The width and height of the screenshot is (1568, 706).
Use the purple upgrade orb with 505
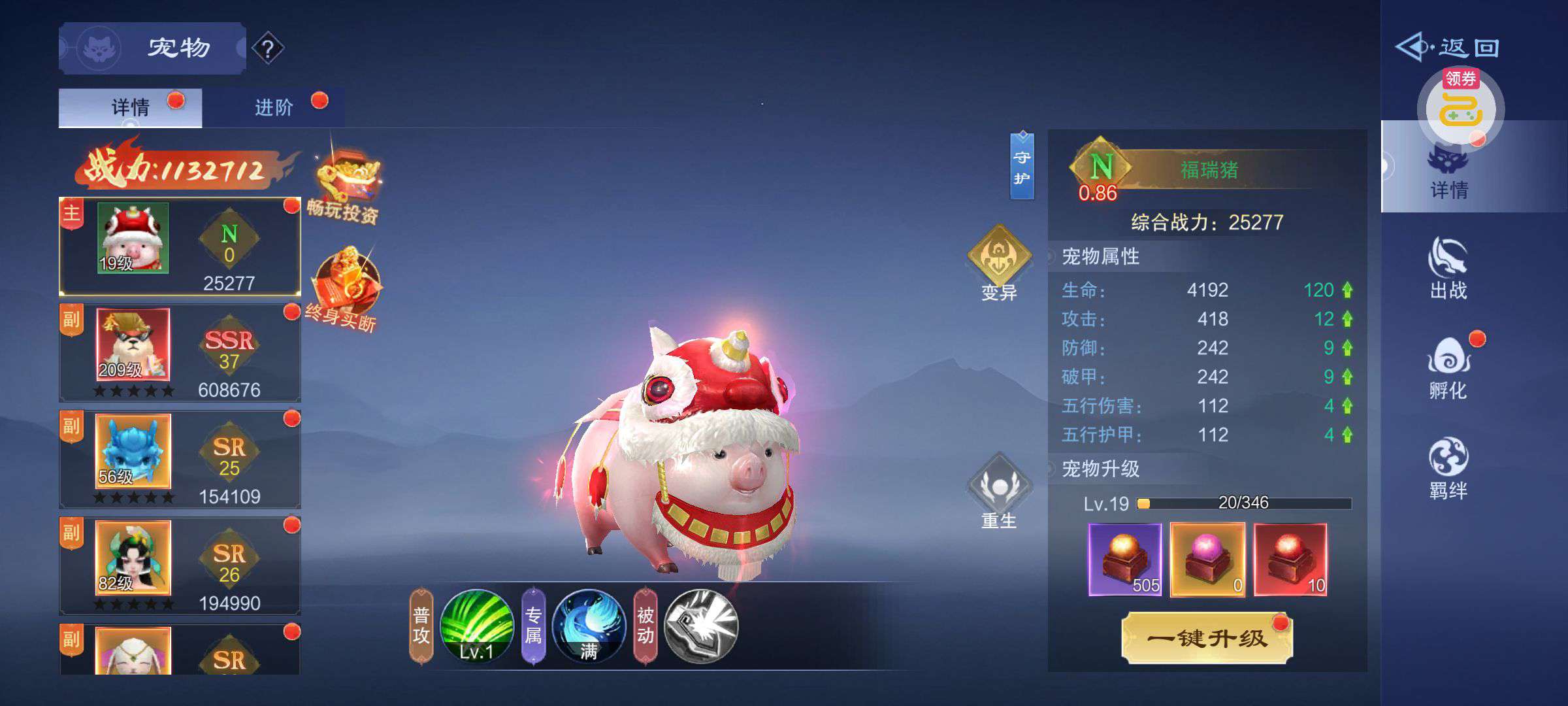(1125, 560)
